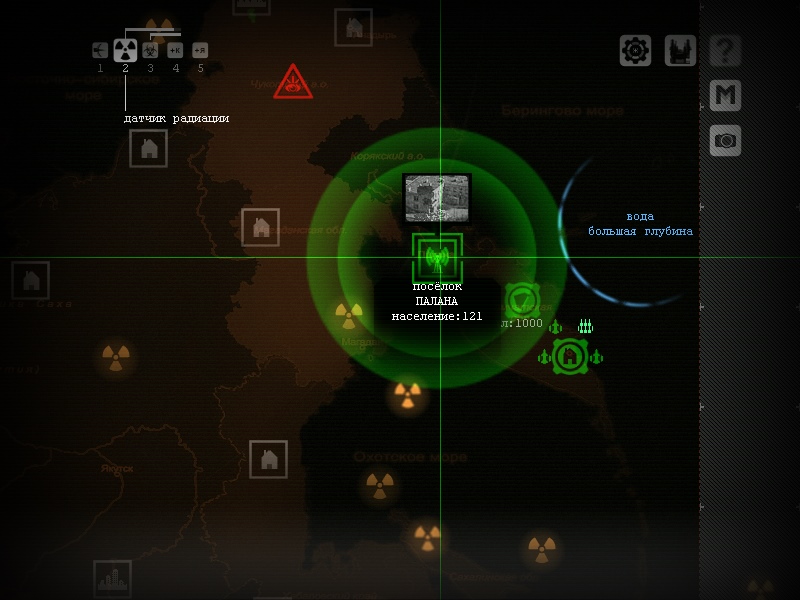Click the M button
Screen dimensions: 800x600
pyautogui.click(x=725, y=95)
